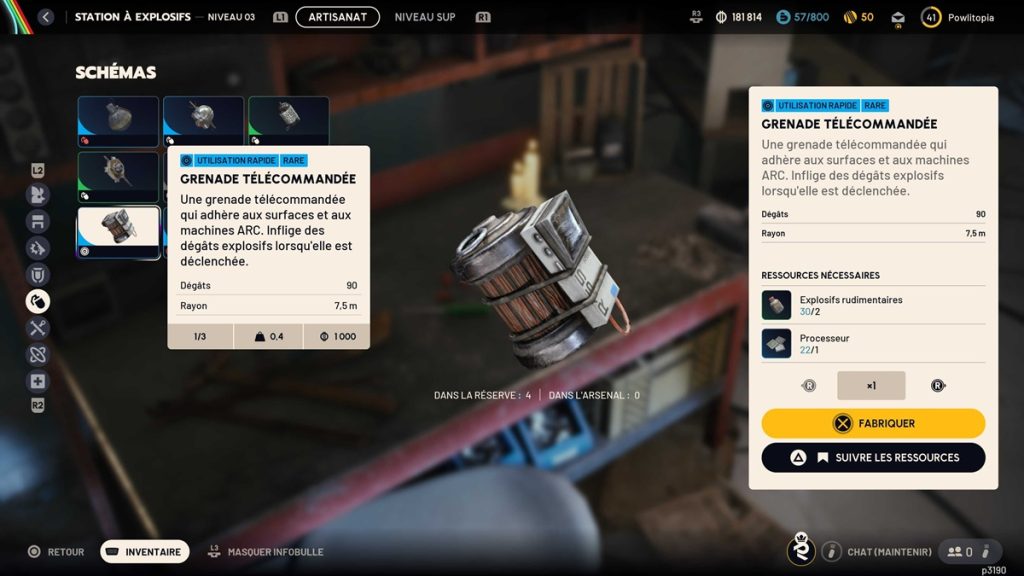1024x576 pixels.
Task: Open the medical plus station icon
Action: [x=38, y=381]
